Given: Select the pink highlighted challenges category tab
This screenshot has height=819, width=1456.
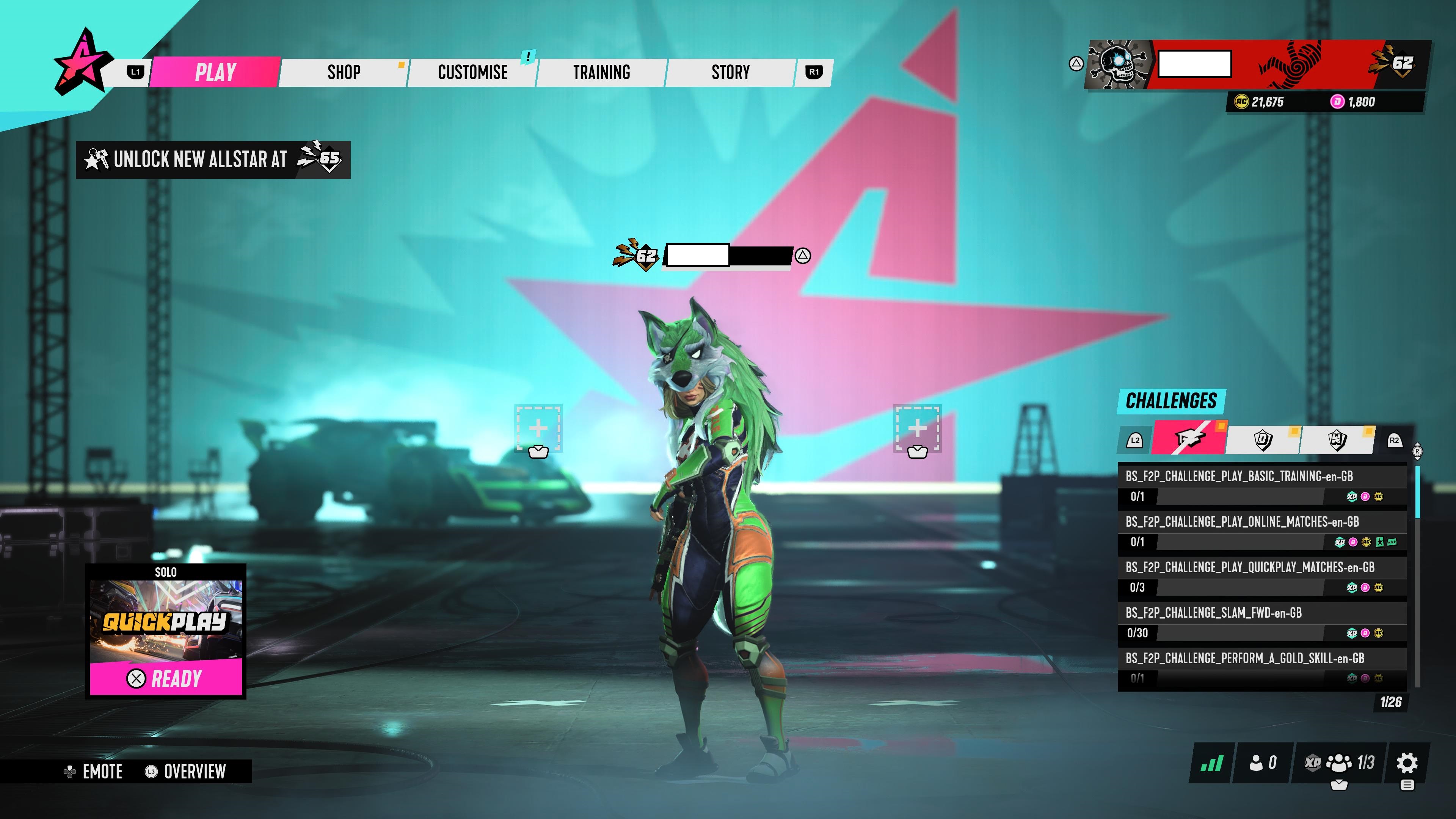Looking at the screenshot, I should (x=1189, y=439).
